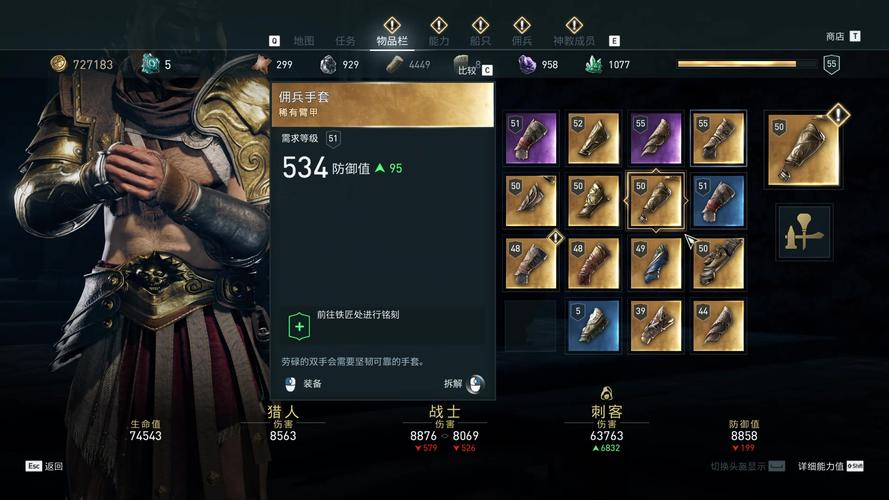Screen dimensions: 889x500
Task: Equip the item via 装备 button
Action: (x=312, y=383)
